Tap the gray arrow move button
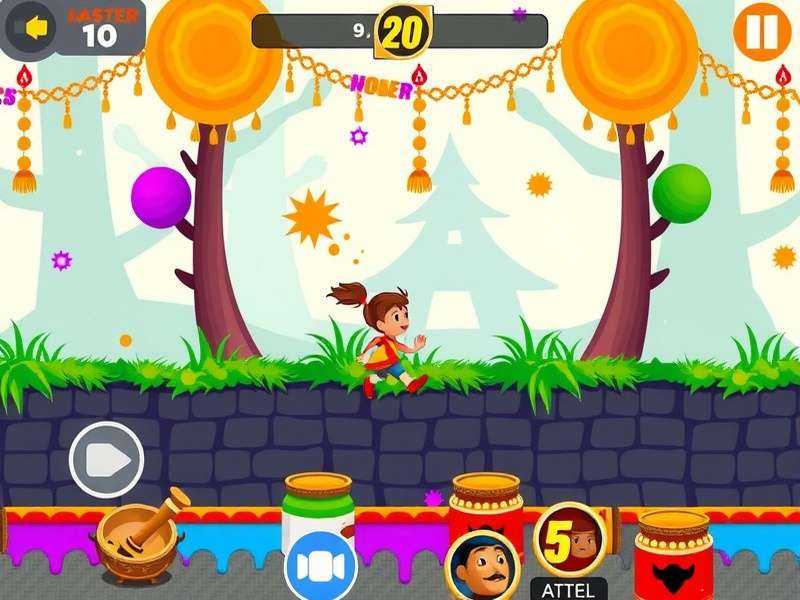 (106, 460)
